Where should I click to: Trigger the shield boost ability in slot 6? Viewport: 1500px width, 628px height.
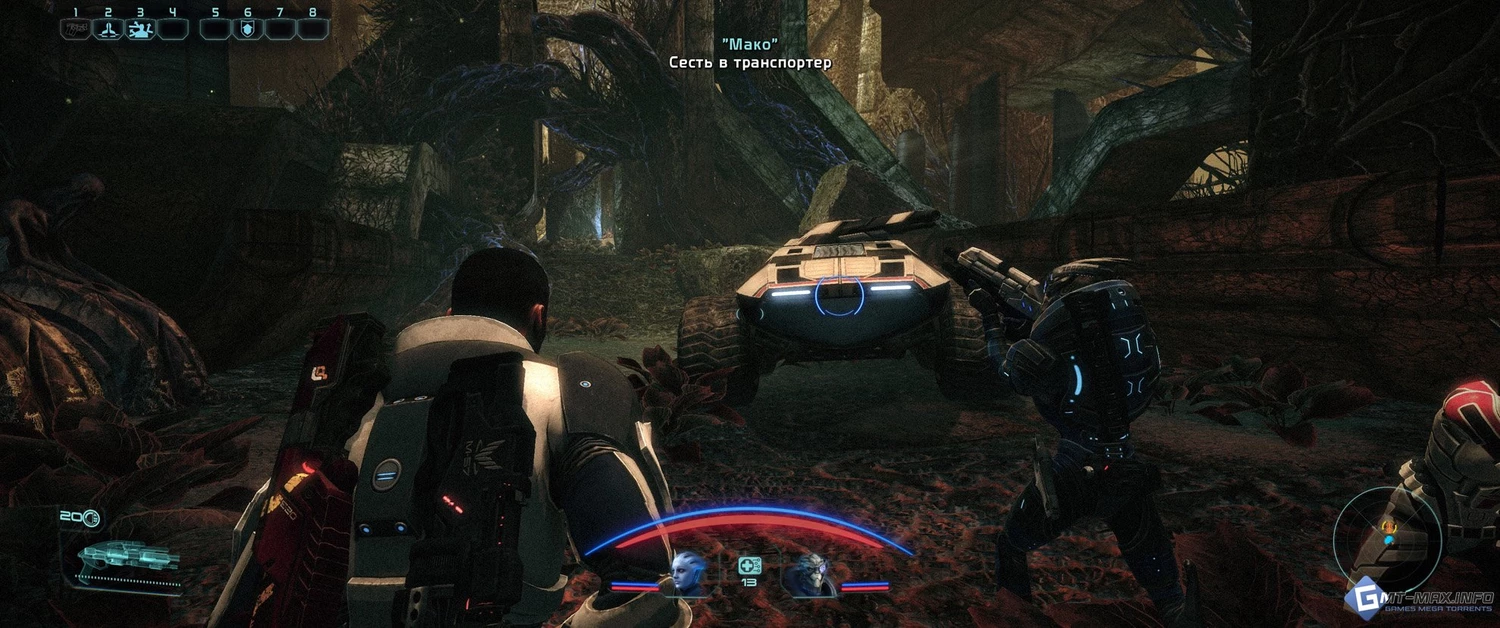[247, 29]
